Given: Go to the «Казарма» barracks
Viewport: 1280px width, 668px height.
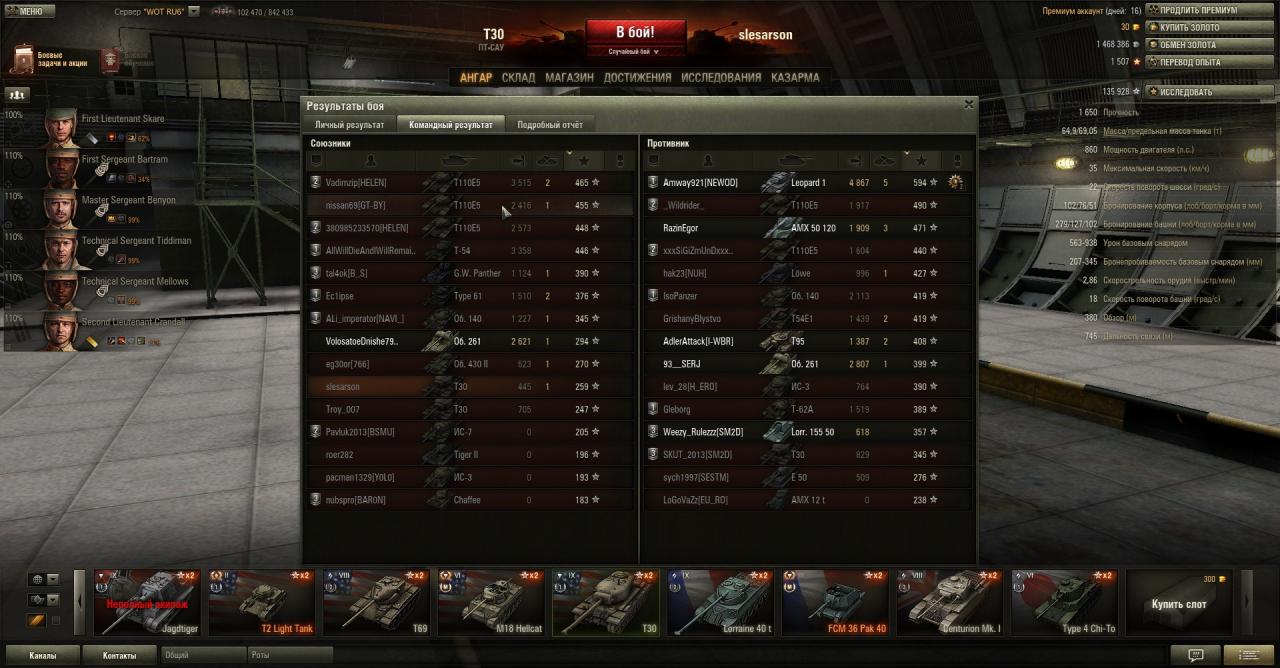Looking at the screenshot, I should 795,77.
